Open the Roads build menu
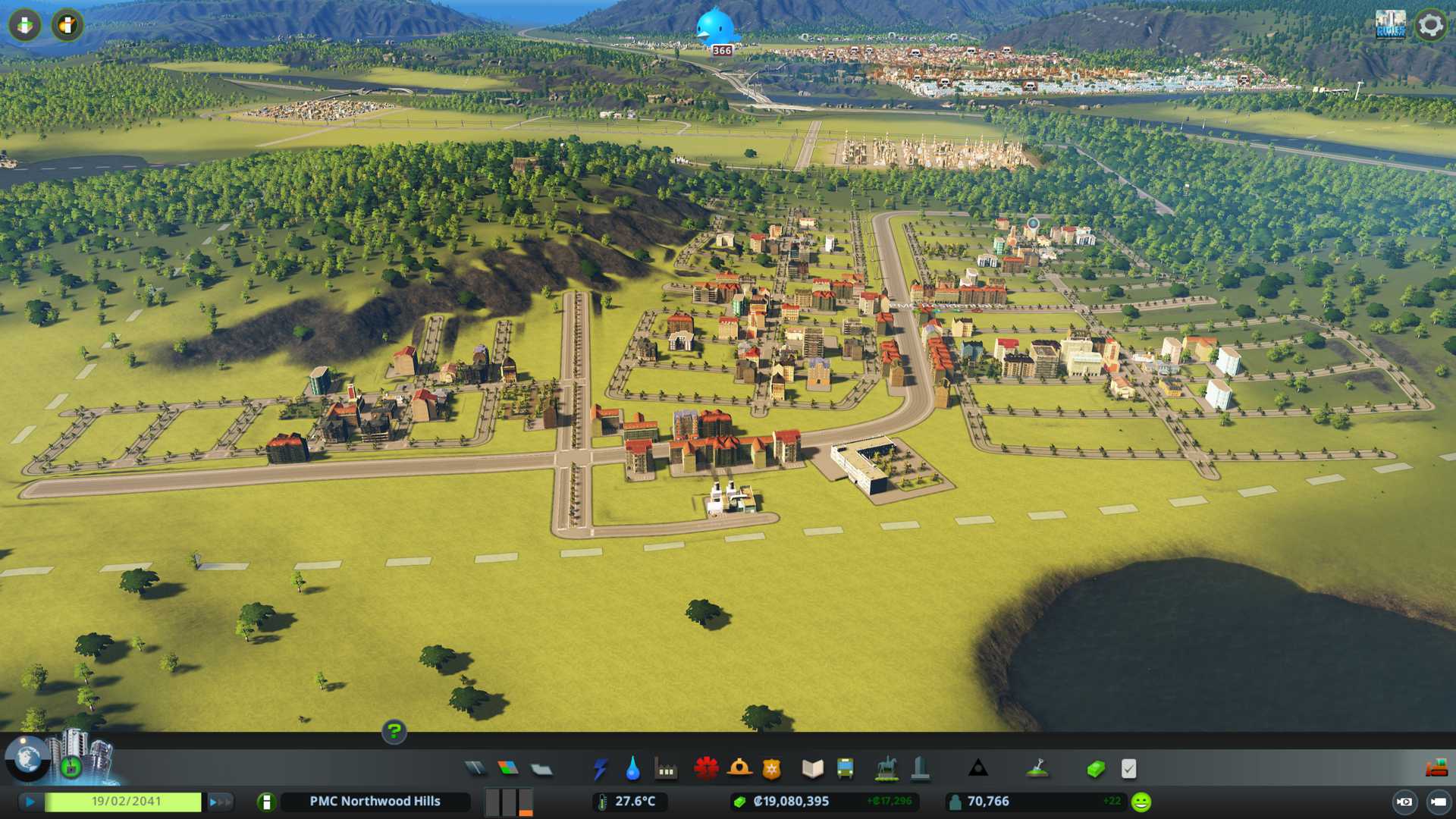 point(475,769)
